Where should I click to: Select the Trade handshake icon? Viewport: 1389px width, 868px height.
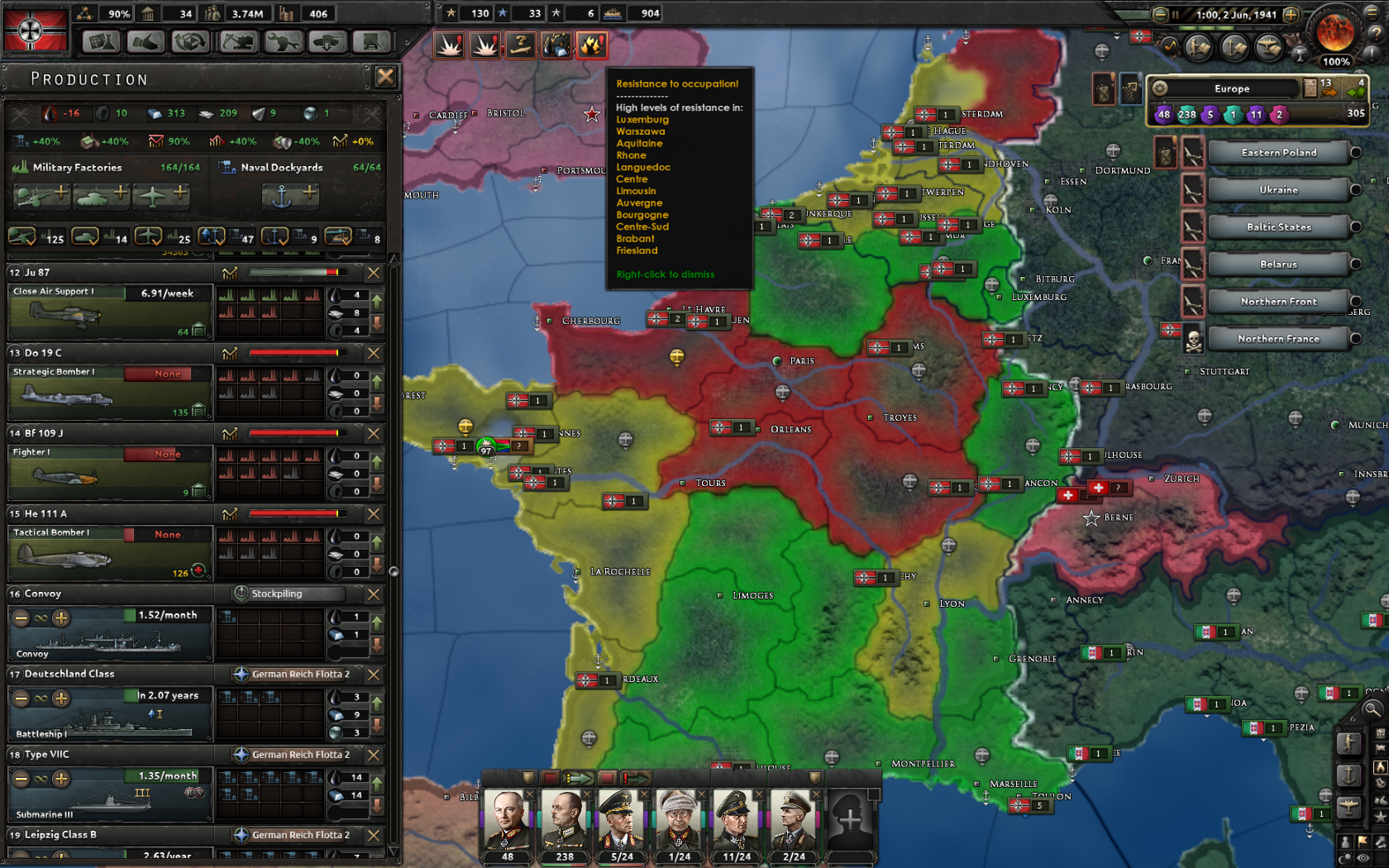pos(146,41)
